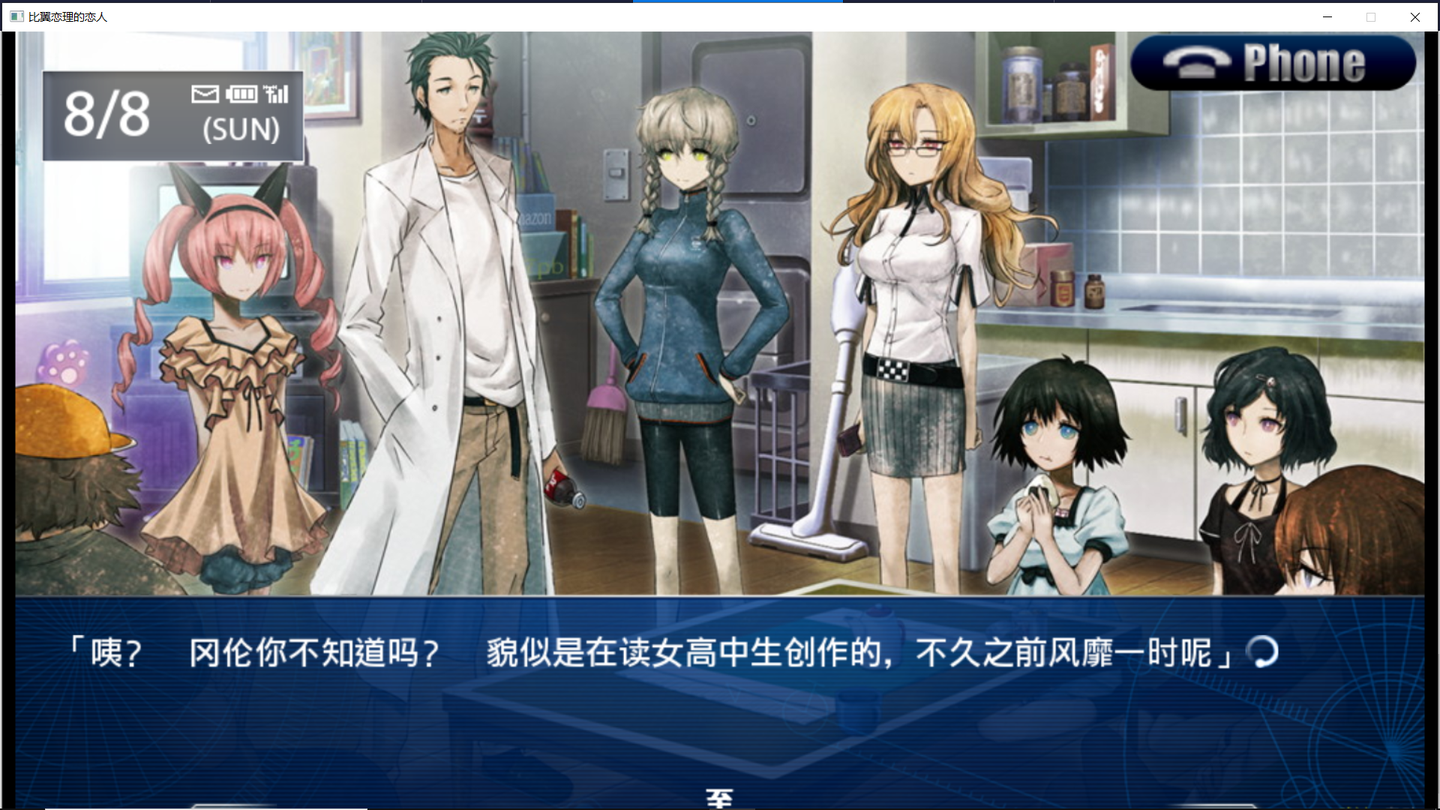The image size is (1440, 810).
Task: Click the 8/8 (SUN) date display panel
Action: click(x=172, y=115)
